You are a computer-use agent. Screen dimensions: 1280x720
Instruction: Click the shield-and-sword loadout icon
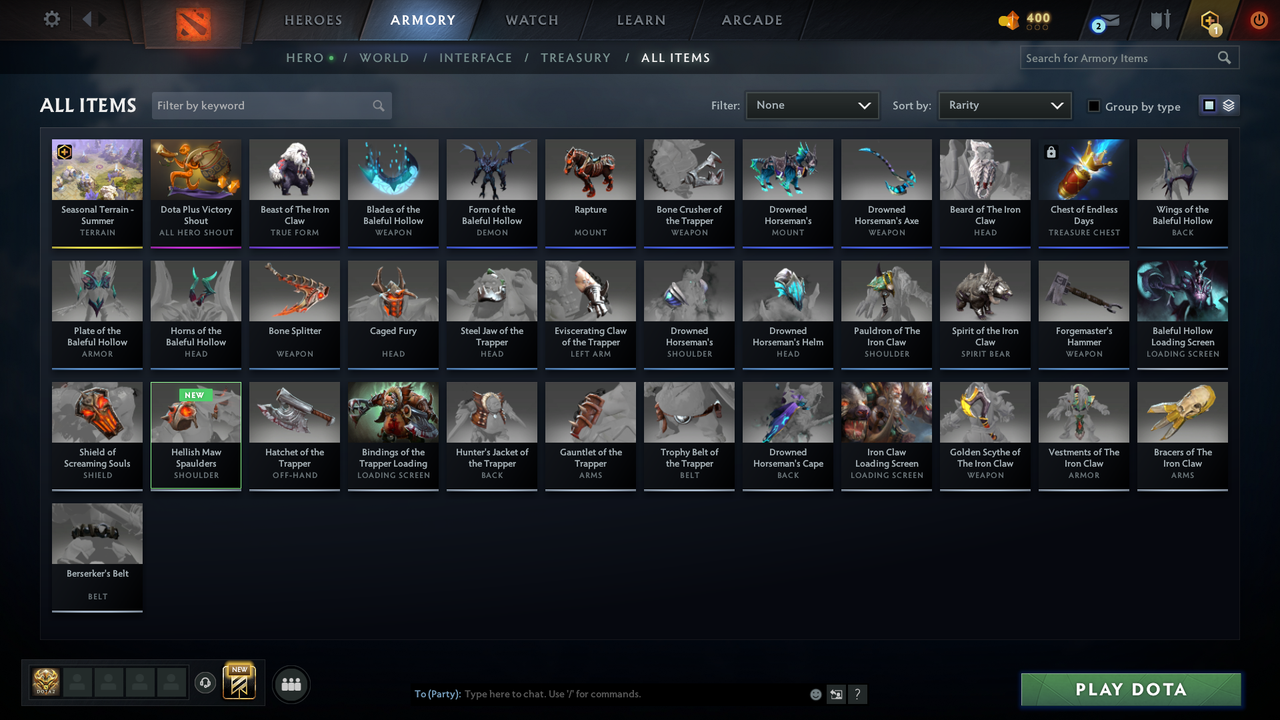[x=1159, y=20]
